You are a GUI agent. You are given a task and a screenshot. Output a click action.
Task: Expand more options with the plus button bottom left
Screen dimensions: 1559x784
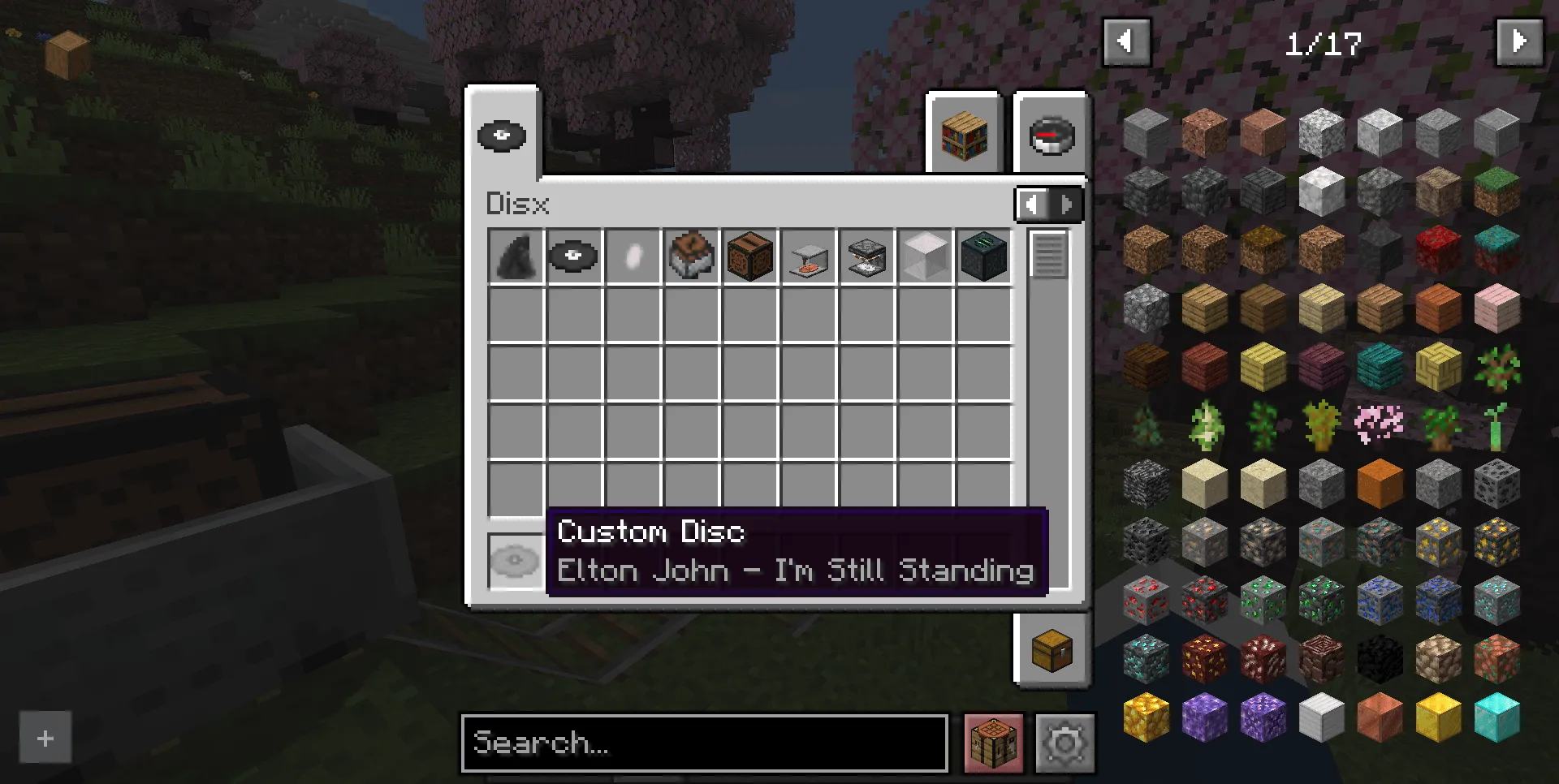pyautogui.click(x=45, y=738)
